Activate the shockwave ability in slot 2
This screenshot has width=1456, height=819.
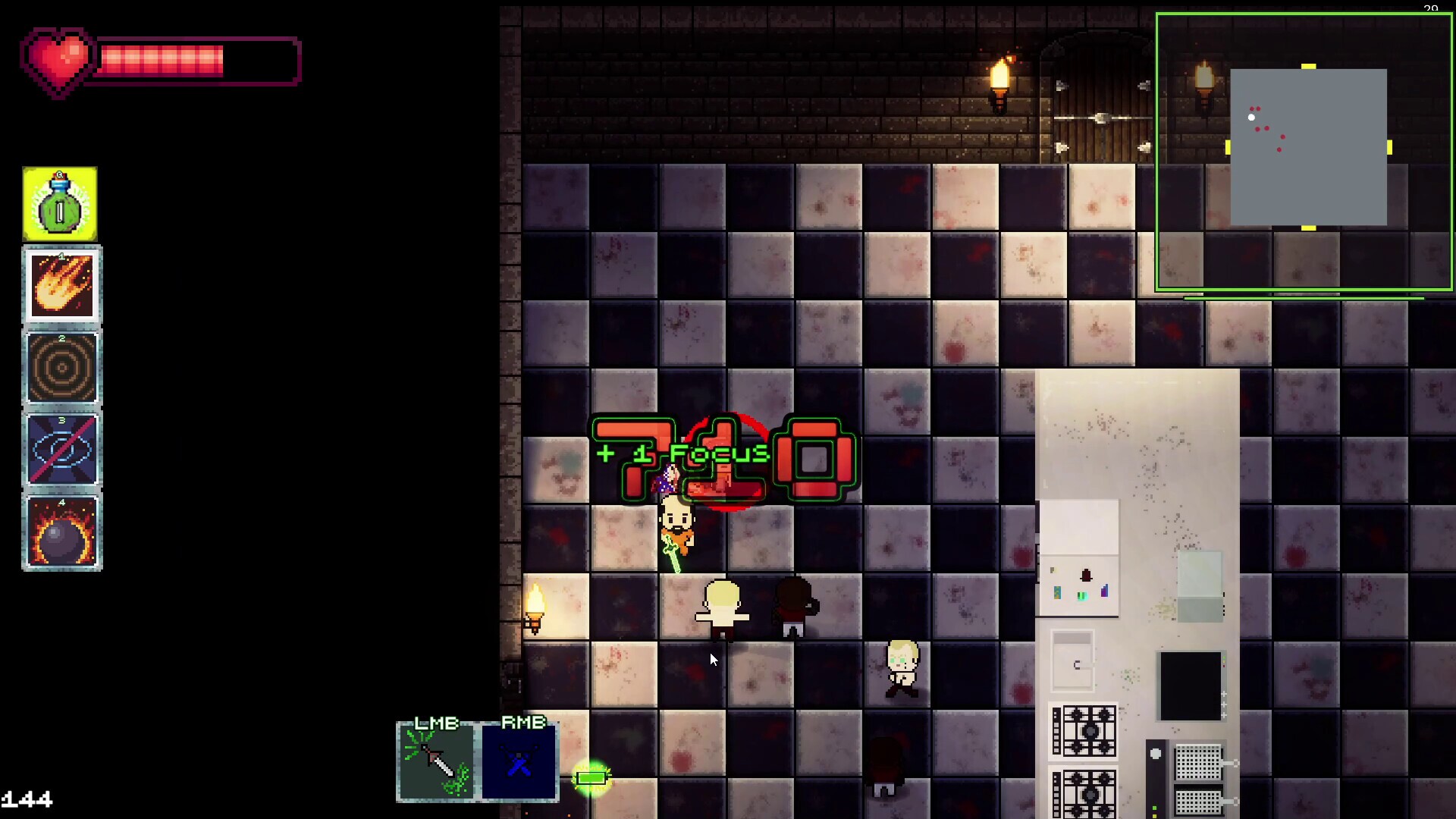[x=61, y=368]
